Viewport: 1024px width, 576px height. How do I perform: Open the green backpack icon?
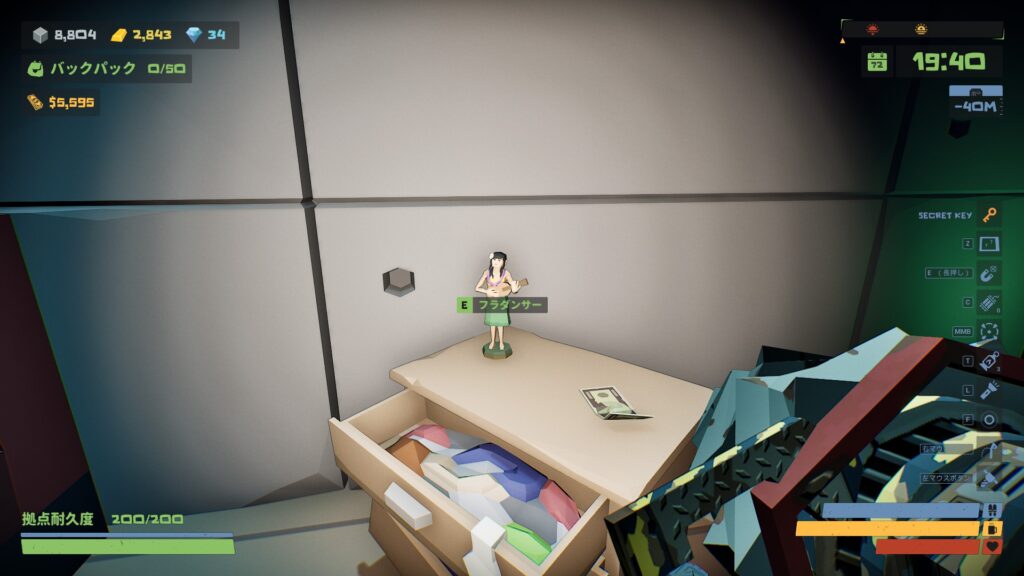[x=36, y=69]
